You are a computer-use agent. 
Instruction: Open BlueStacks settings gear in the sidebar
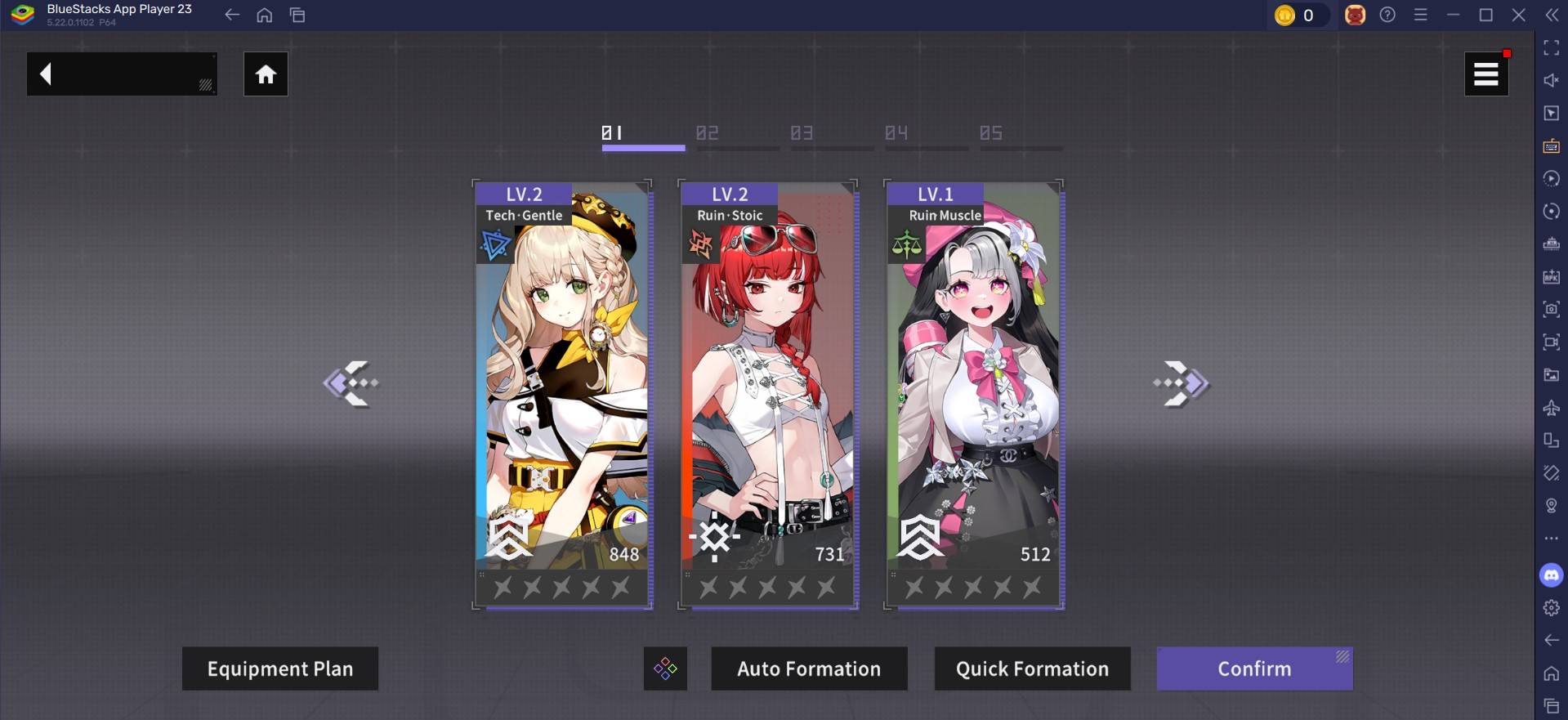point(1551,607)
